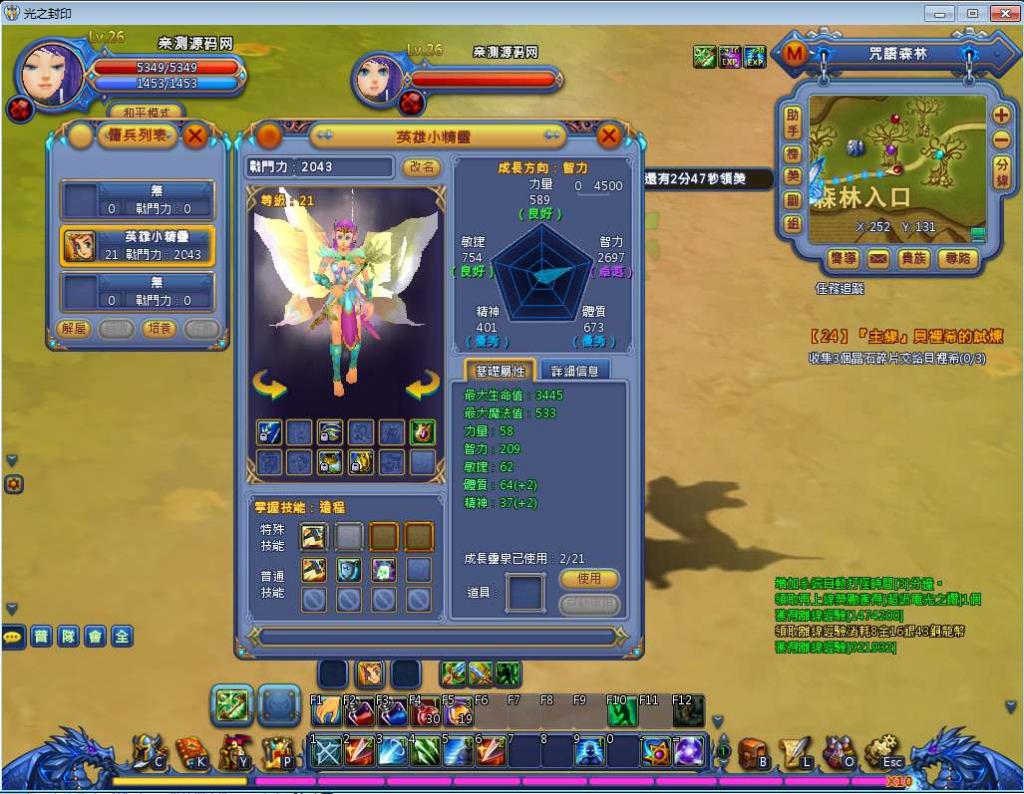
Task: Zoom out the minimap with the minus button
Action: [1001, 140]
